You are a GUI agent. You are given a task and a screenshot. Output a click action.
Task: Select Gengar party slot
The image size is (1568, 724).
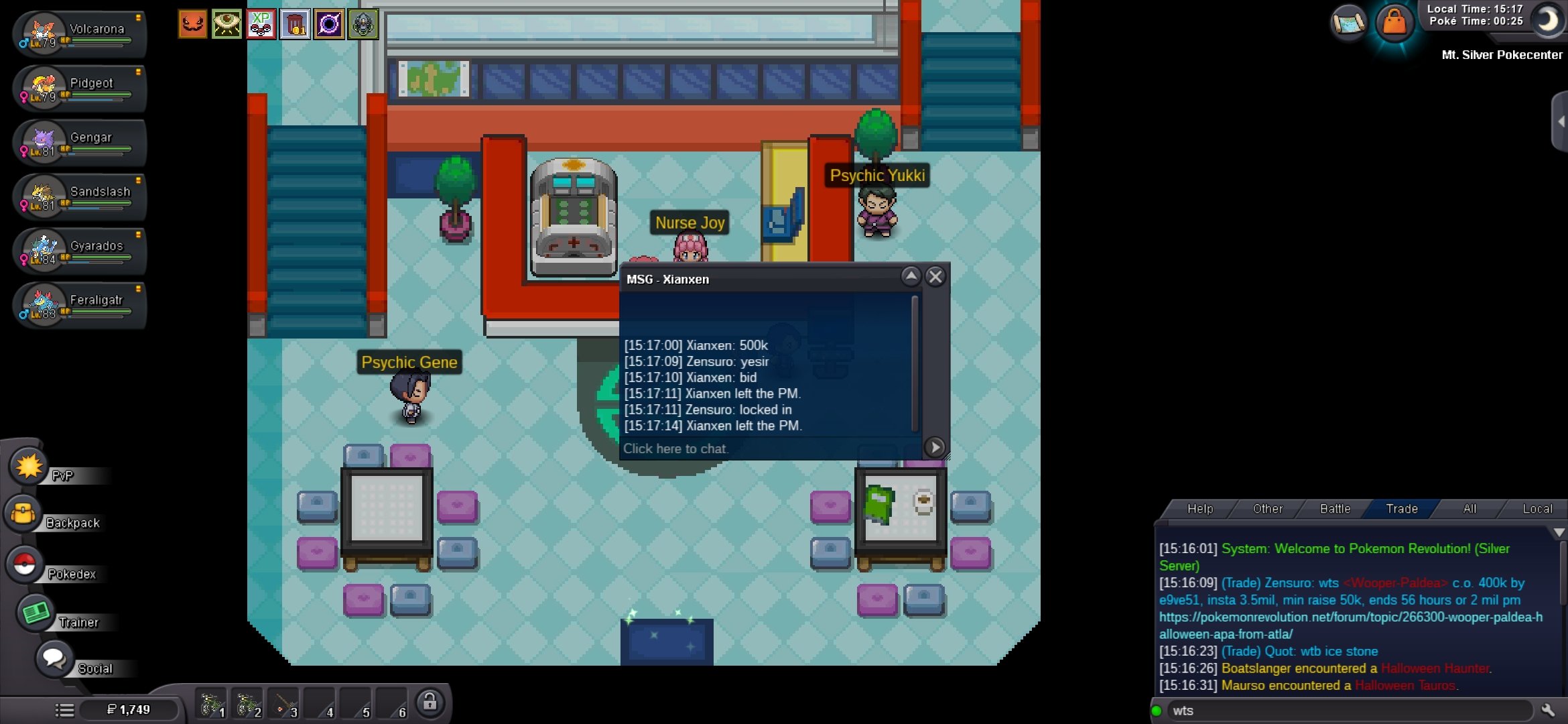click(x=79, y=142)
